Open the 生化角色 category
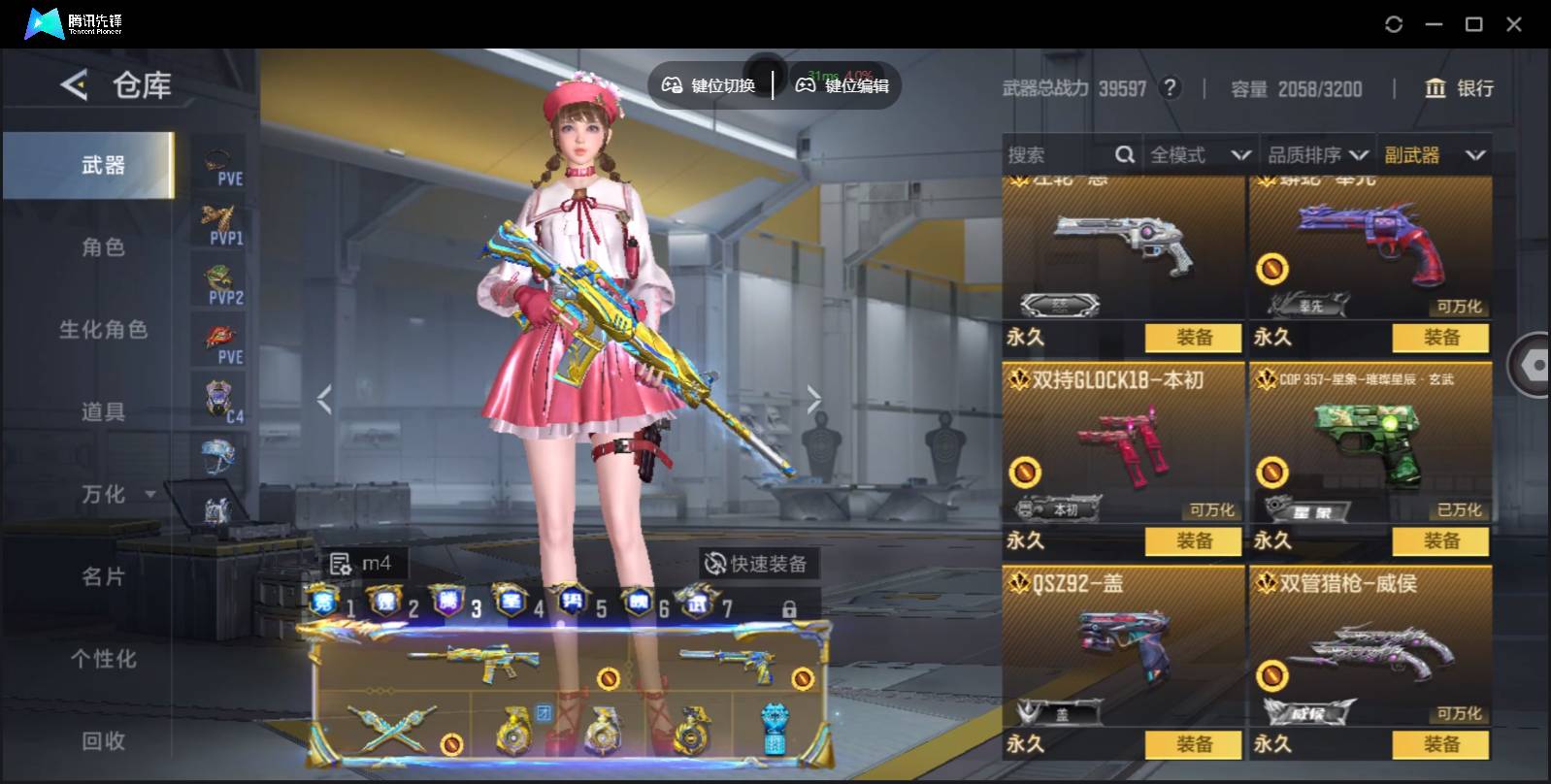1551x784 pixels. tap(103, 330)
